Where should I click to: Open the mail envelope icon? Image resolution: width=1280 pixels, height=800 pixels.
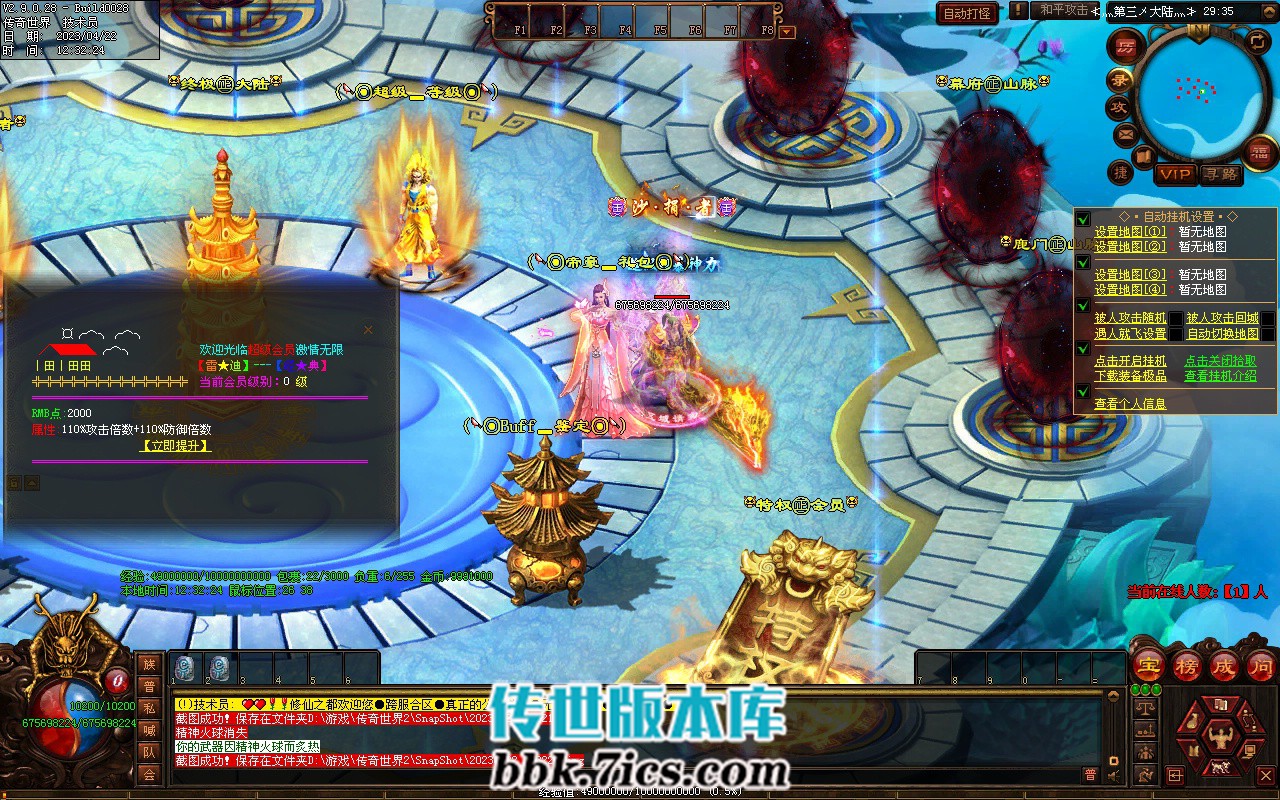(x=1126, y=134)
